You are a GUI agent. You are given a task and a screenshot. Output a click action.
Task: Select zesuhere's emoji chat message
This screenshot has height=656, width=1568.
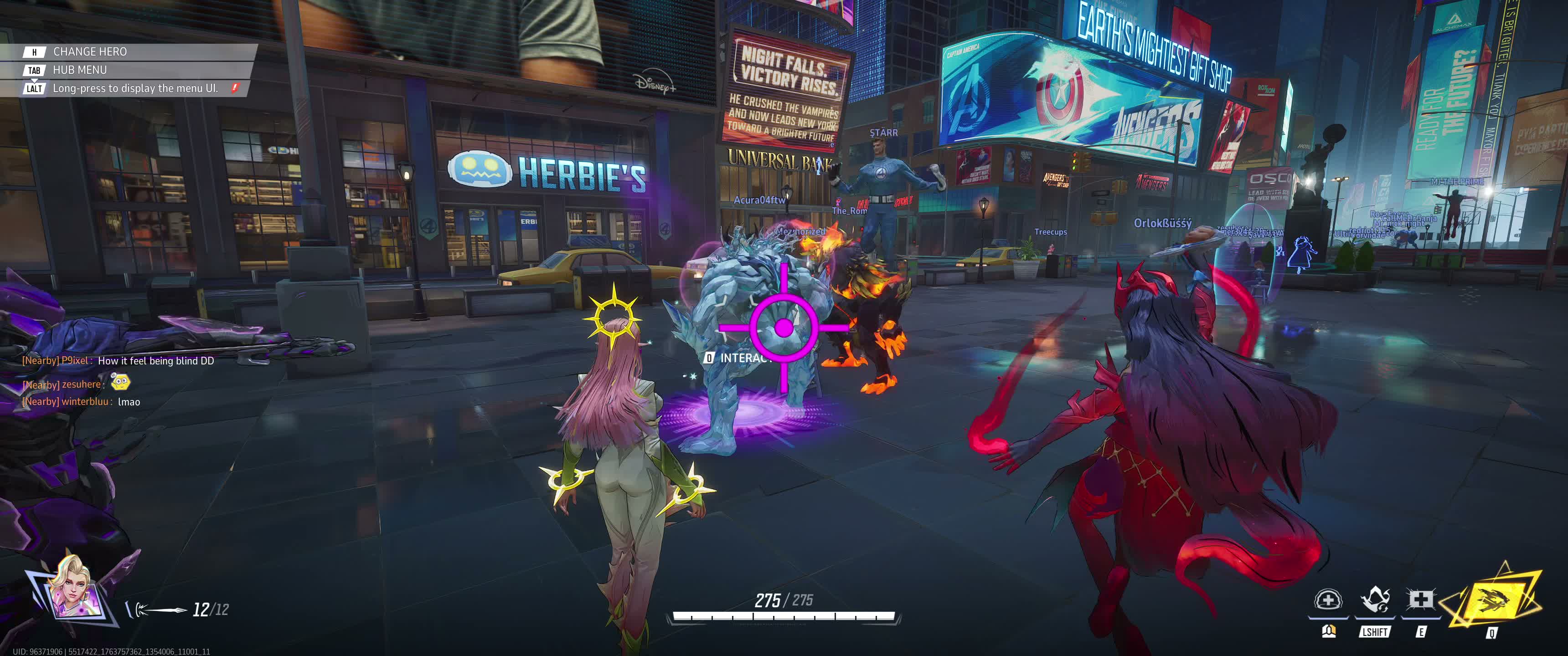(x=76, y=384)
